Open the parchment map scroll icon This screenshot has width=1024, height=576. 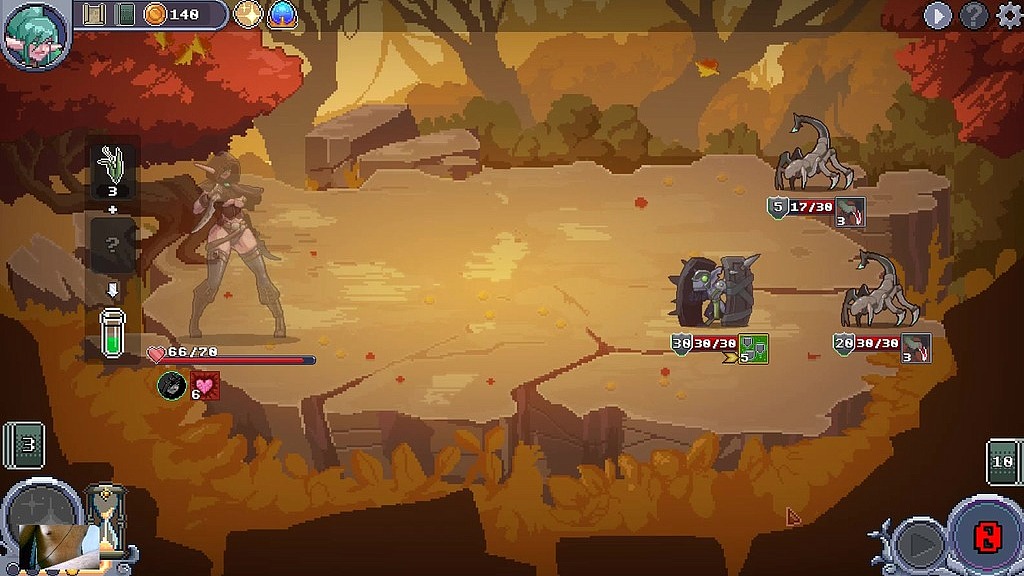click(95, 14)
